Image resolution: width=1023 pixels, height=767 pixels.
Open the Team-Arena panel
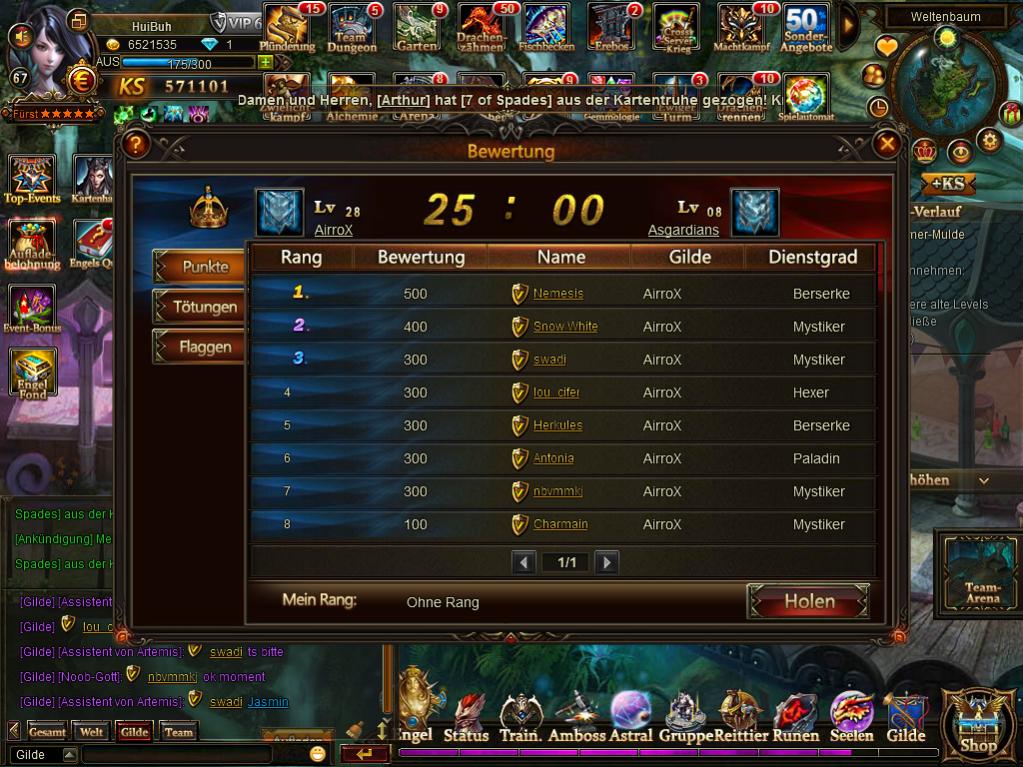(x=982, y=571)
